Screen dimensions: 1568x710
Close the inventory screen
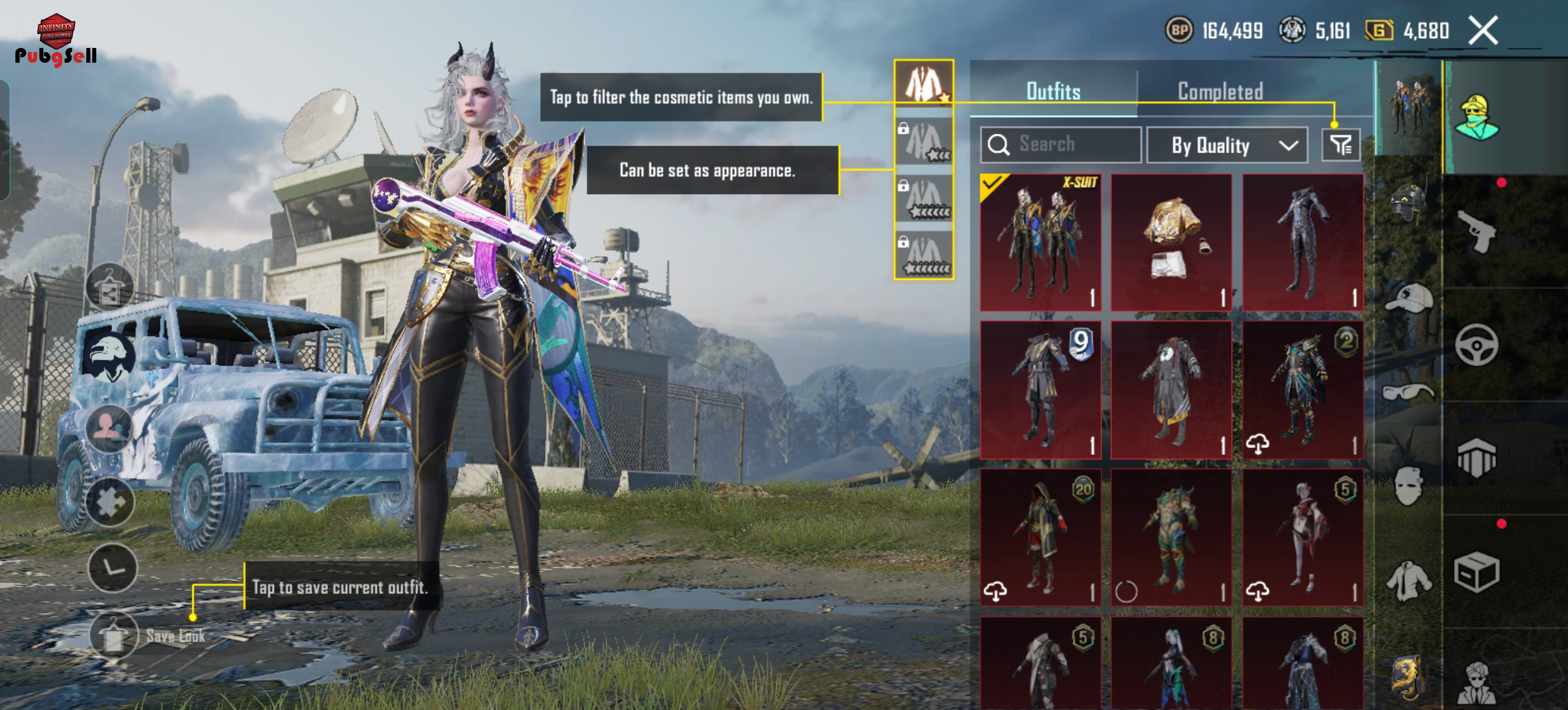point(1483,30)
